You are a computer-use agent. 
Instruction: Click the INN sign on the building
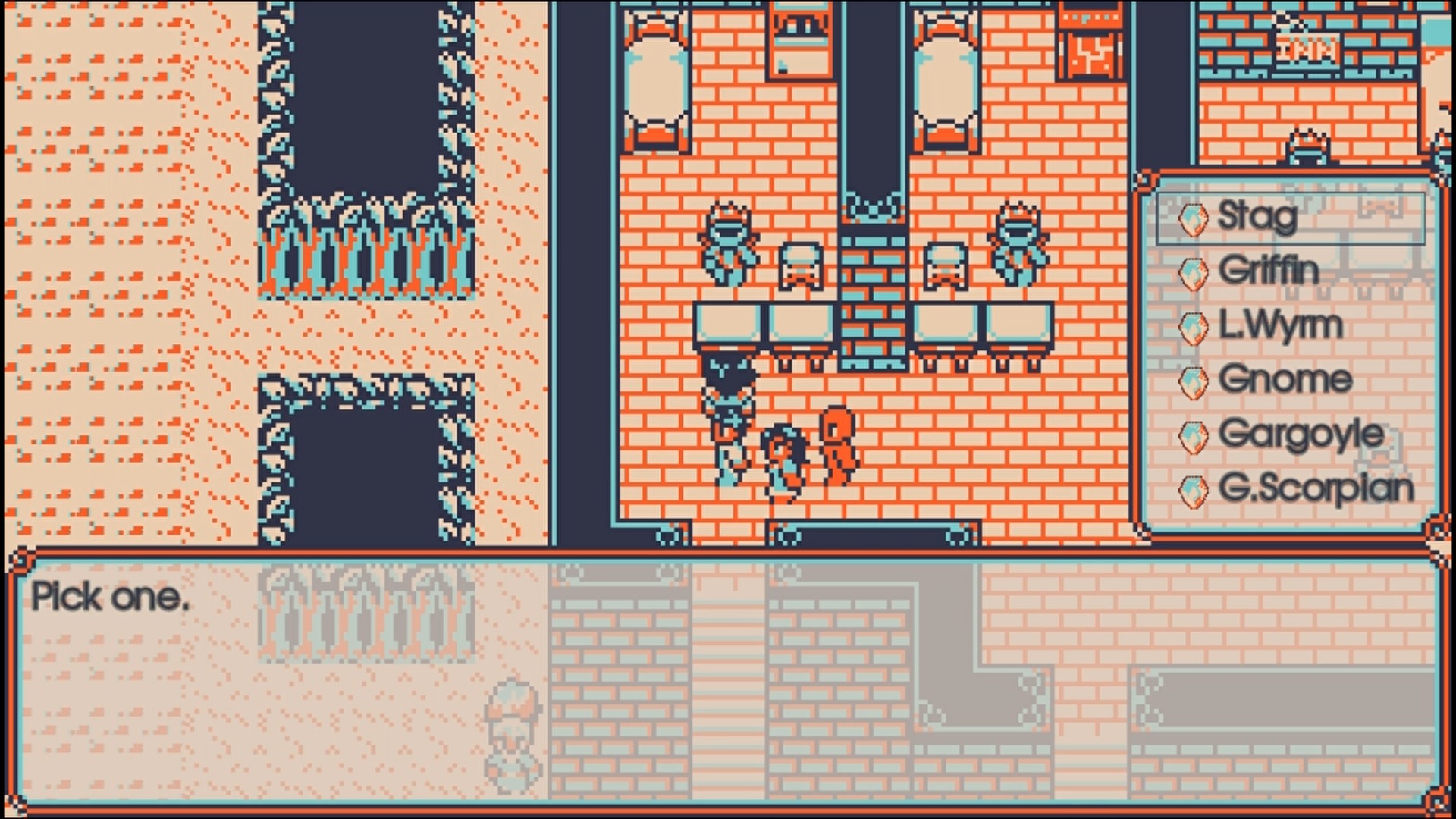pyautogui.click(x=1307, y=49)
